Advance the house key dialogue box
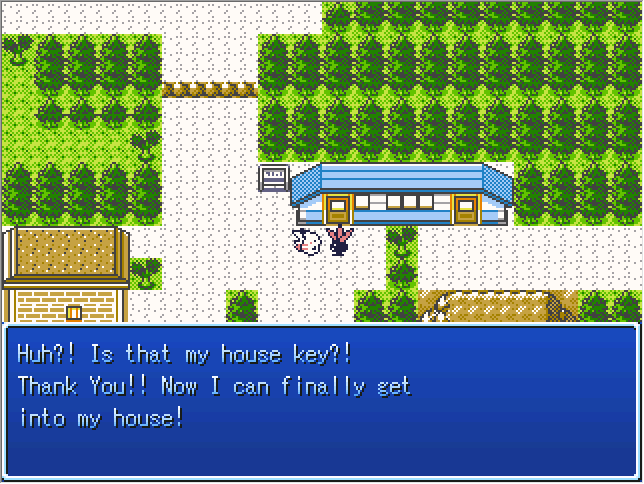 pyautogui.click(x=321, y=400)
